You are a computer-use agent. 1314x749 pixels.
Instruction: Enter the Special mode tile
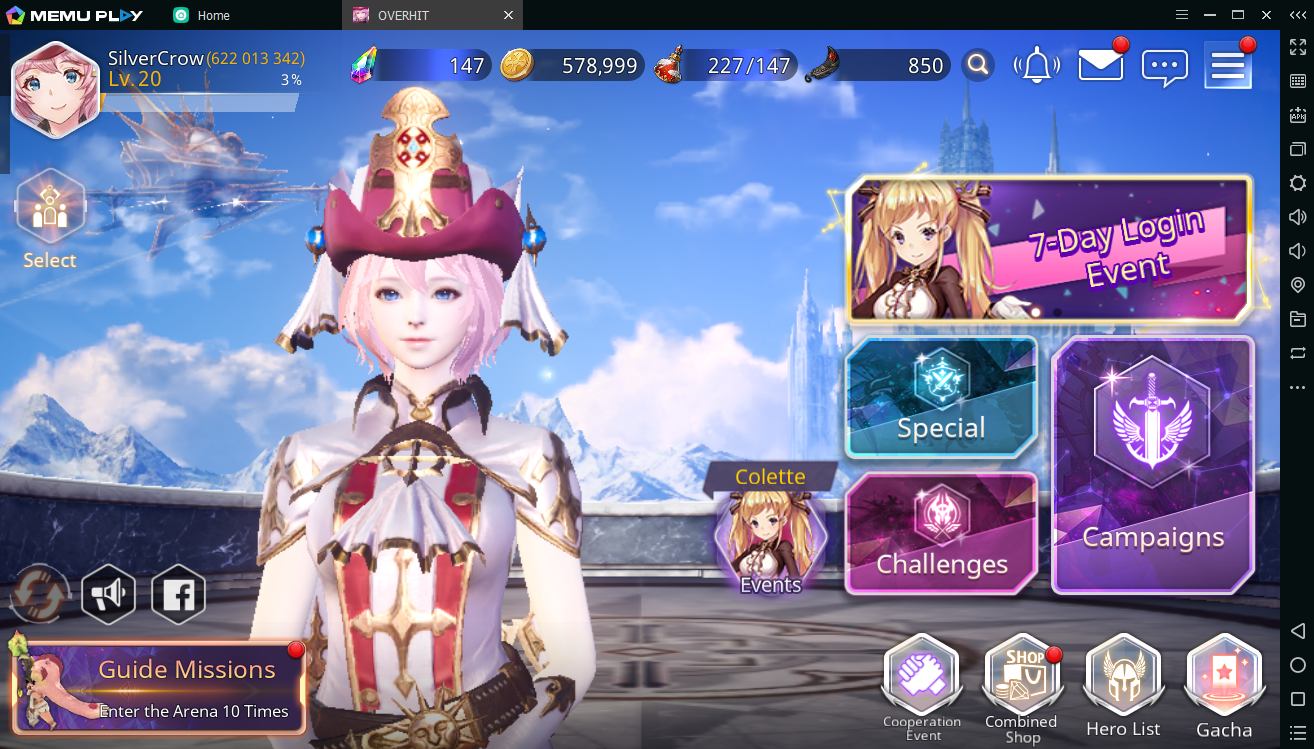click(941, 397)
